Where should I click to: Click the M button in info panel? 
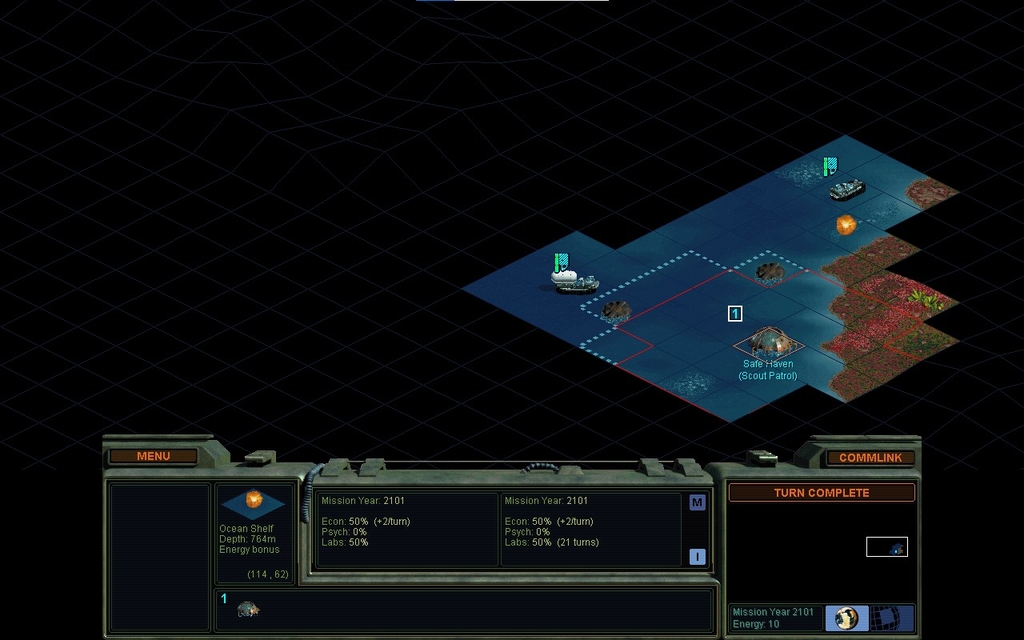point(697,503)
